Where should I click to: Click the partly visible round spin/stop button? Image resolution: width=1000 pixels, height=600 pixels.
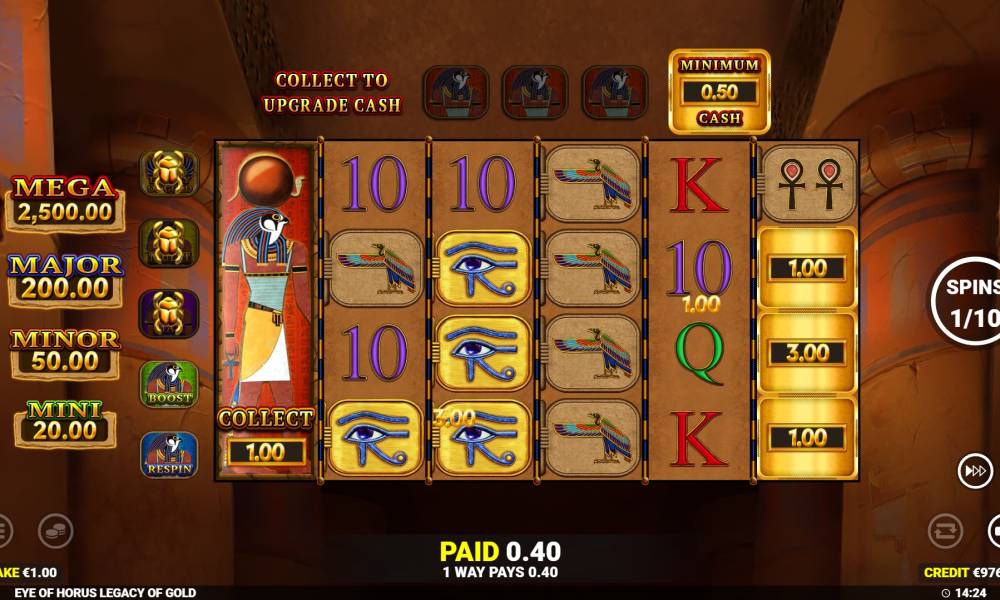(994, 531)
